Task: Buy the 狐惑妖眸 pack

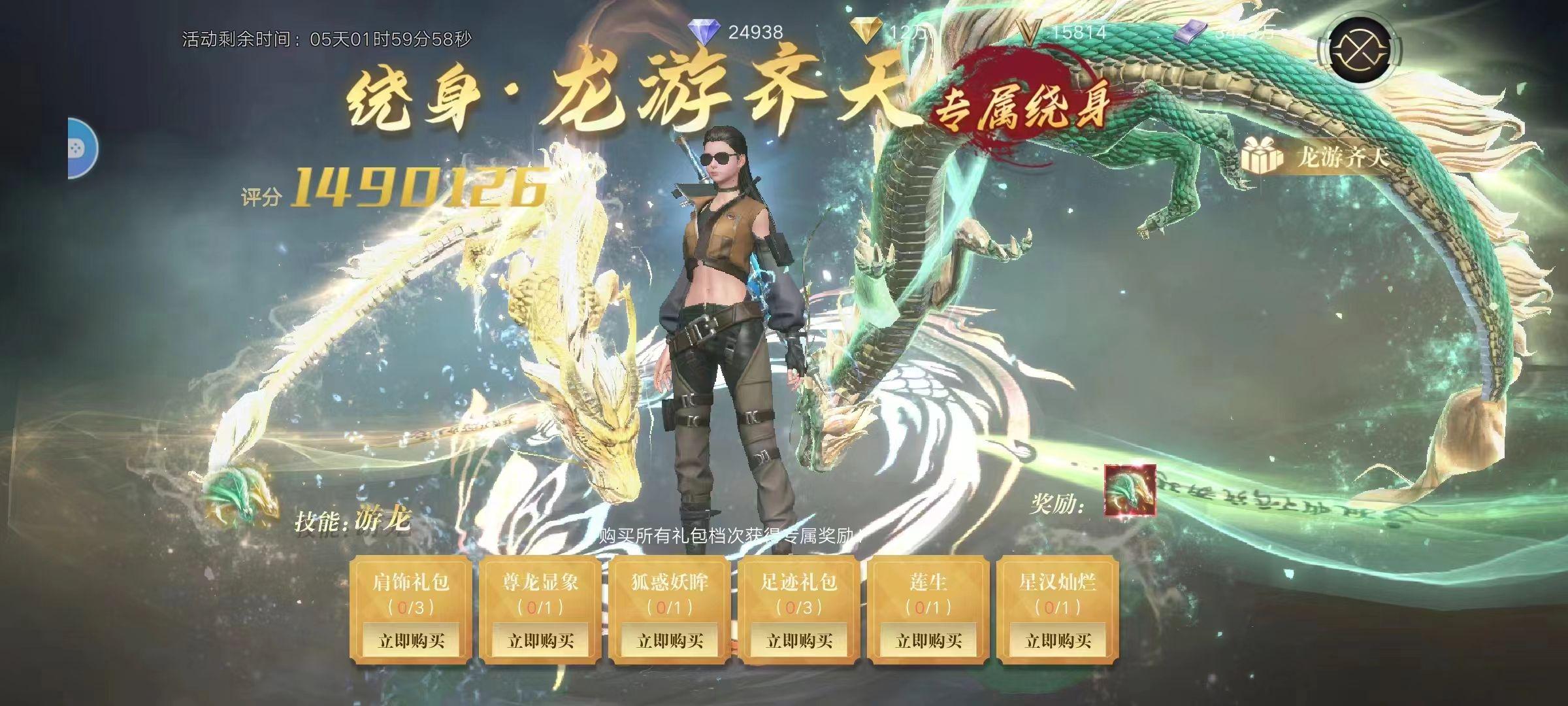Action: click(x=670, y=640)
